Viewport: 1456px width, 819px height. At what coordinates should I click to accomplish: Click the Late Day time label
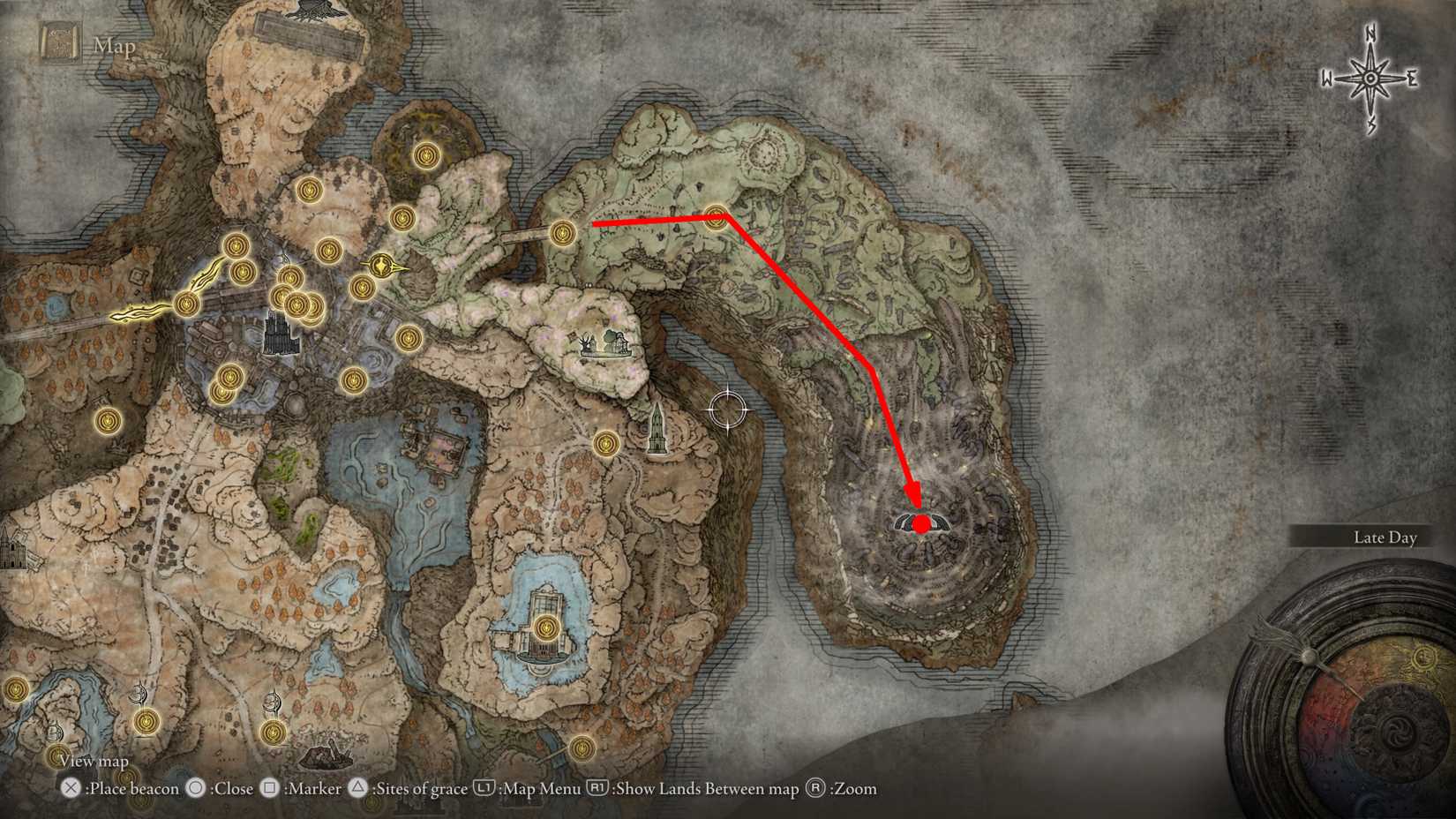pyautogui.click(x=1386, y=537)
